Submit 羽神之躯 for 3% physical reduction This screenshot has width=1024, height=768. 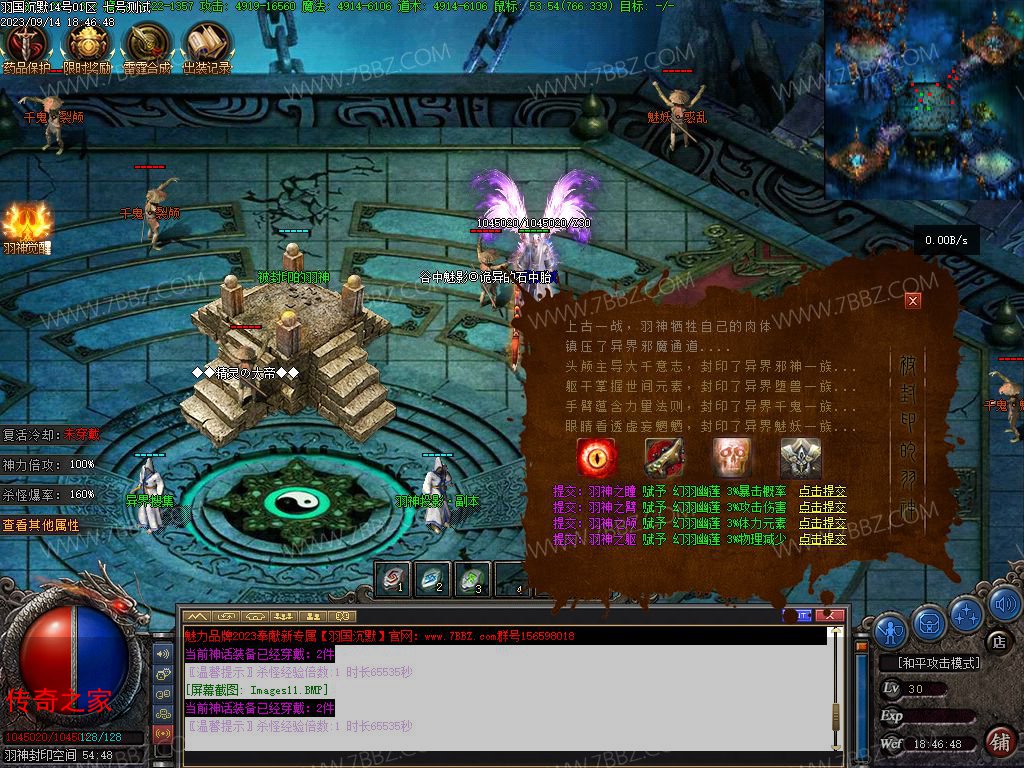[822, 539]
